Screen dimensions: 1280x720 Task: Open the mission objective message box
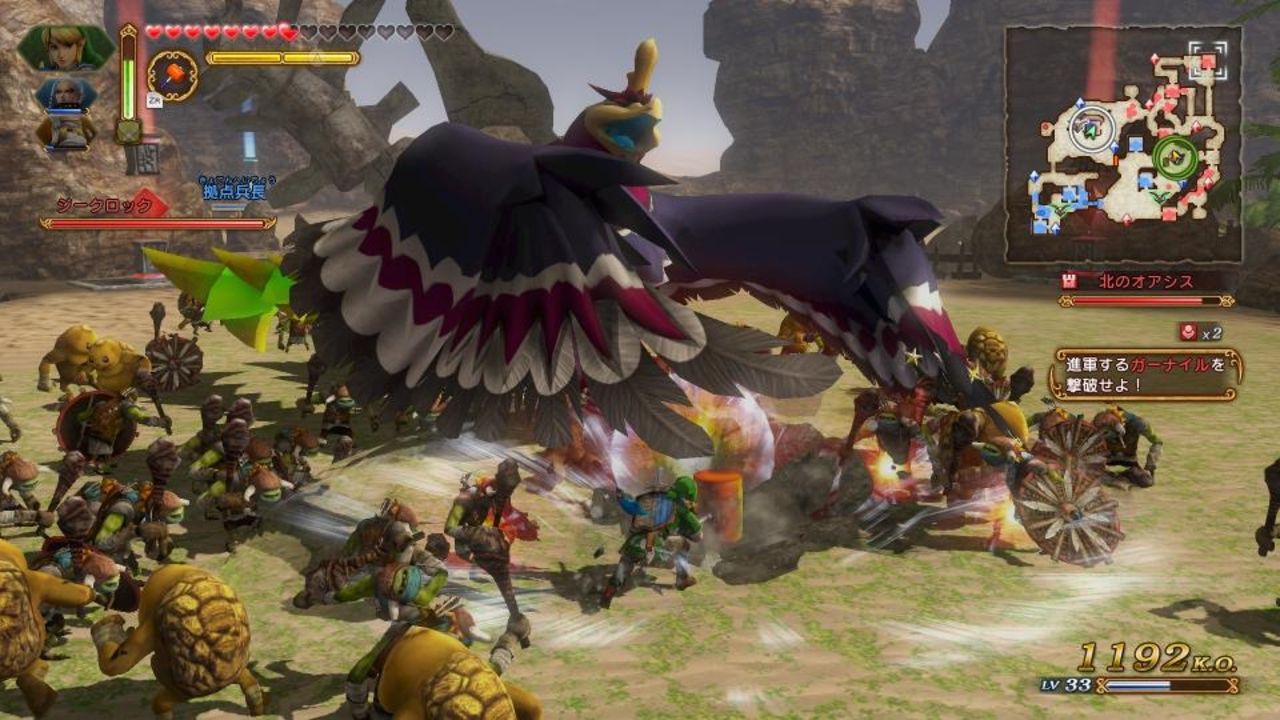pos(1145,374)
